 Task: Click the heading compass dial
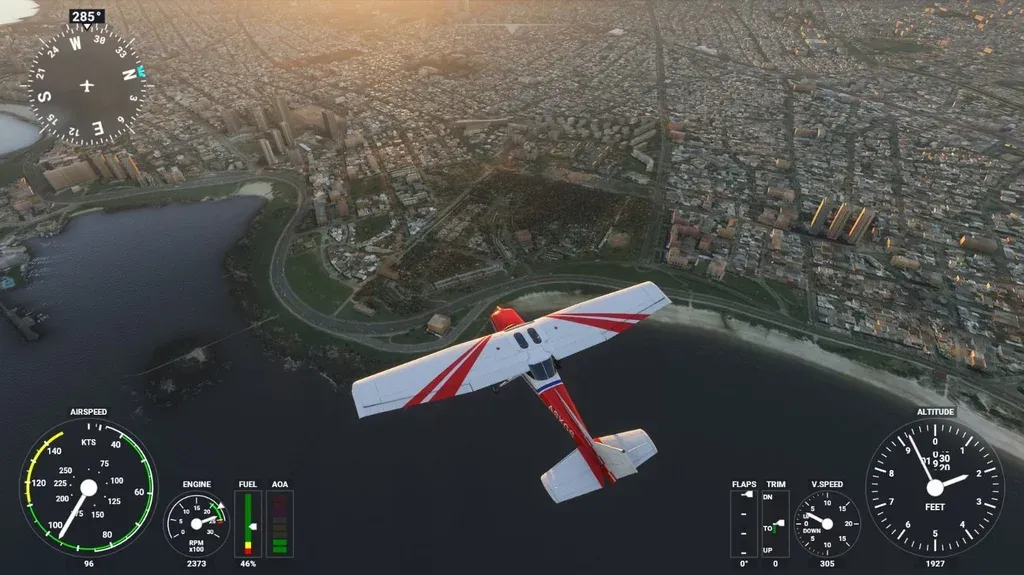pos(86,85)
